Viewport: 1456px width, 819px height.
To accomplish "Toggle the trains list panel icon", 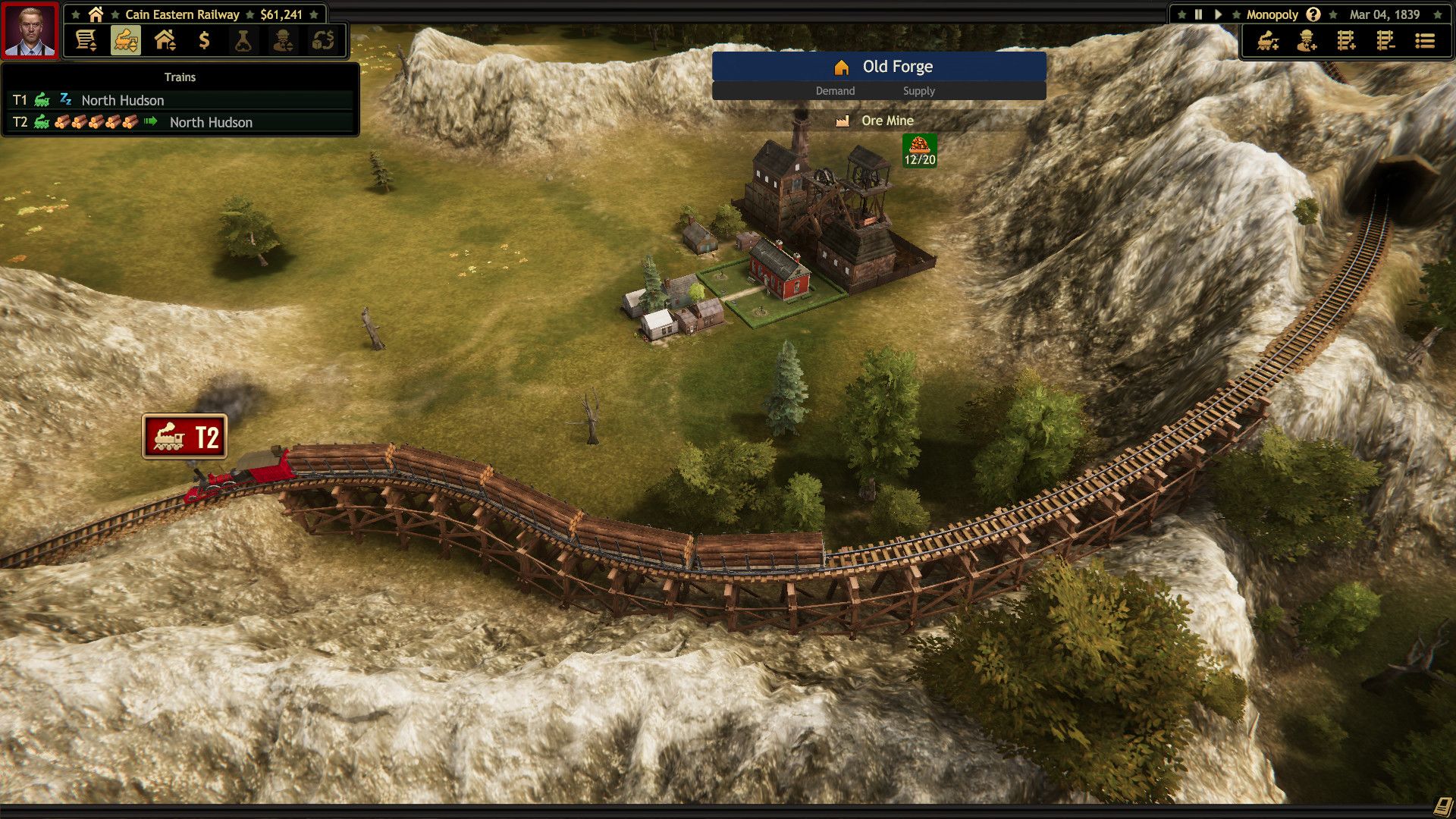I will (x=126, y=40).
